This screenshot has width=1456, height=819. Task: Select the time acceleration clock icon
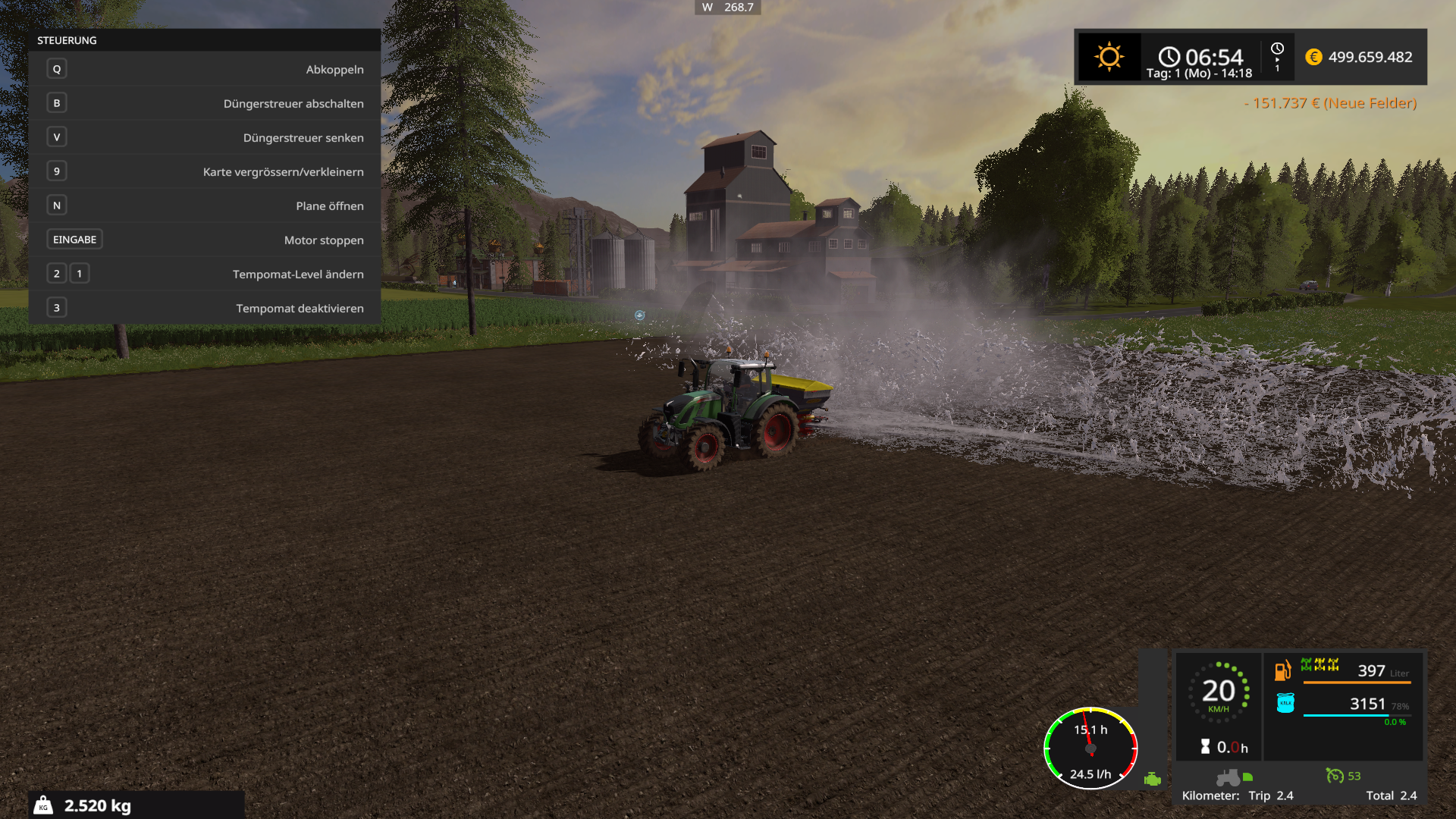[x=1277, y=49]
